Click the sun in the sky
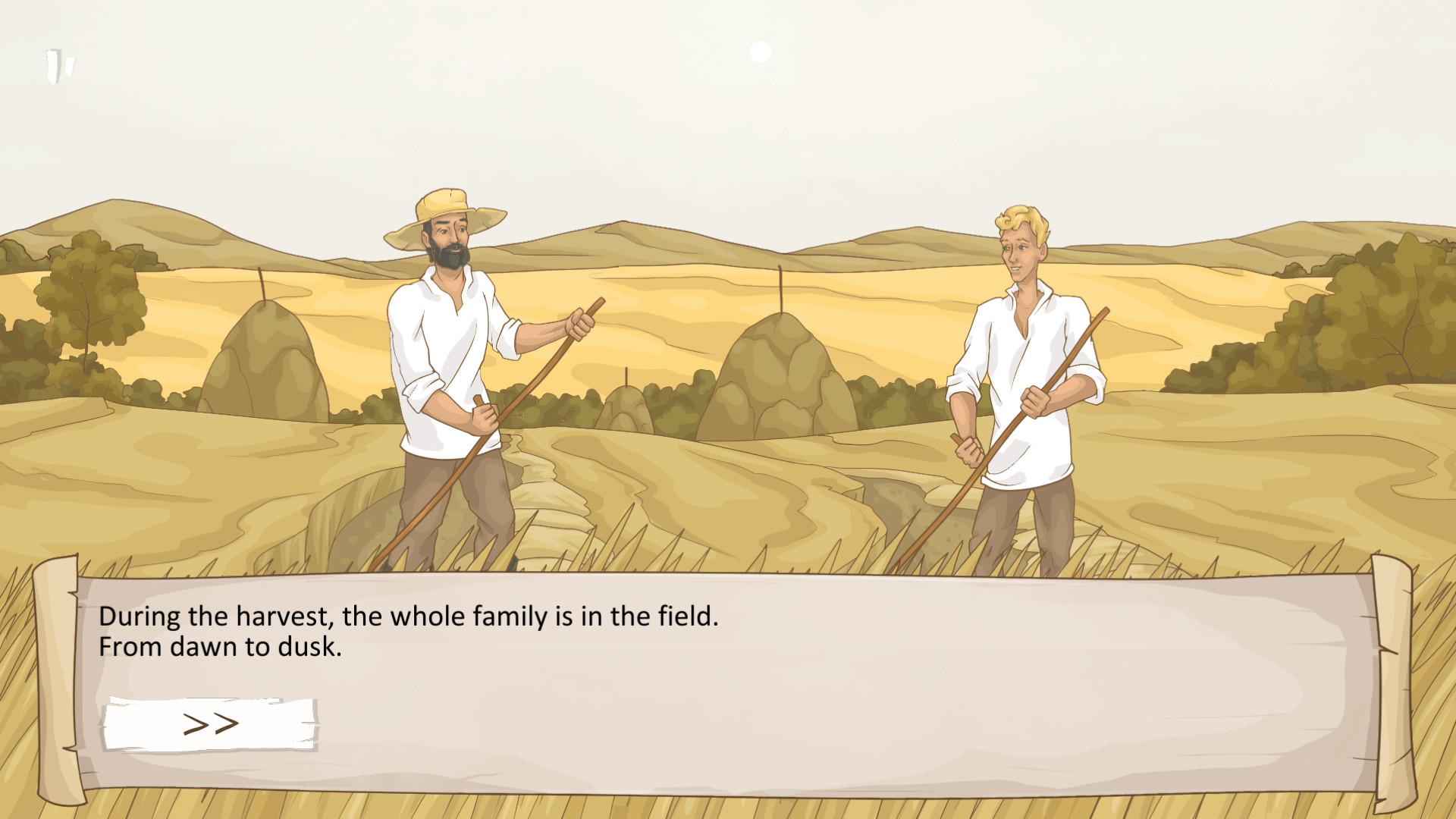This screenshot has height=819, width=1456. (760, 52)
